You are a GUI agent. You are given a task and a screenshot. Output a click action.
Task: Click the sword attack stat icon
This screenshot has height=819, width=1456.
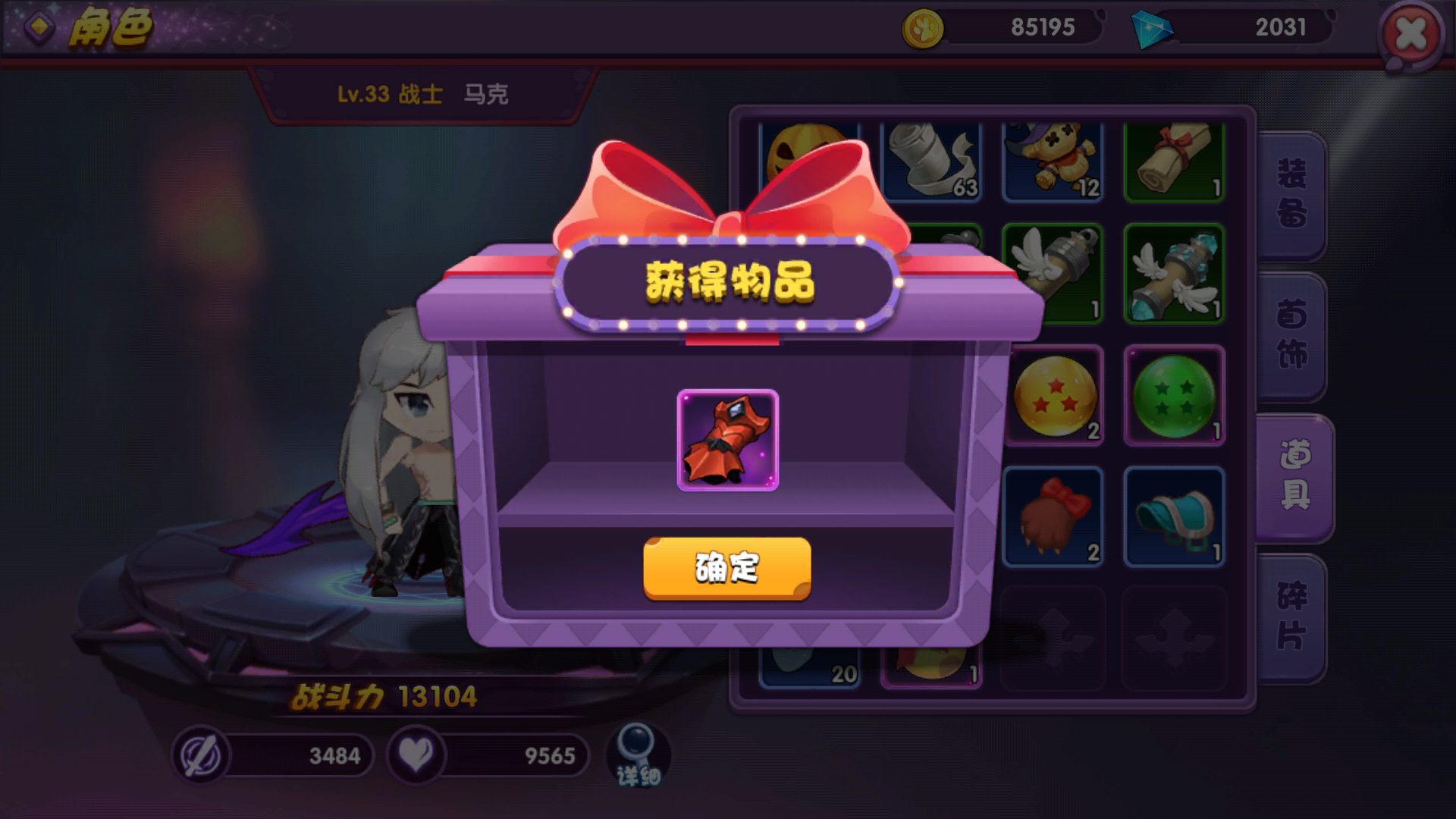tap(202, 755)
